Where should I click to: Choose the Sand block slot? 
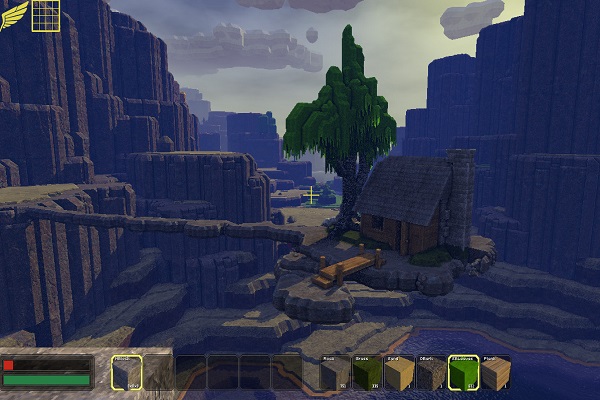coord(398,373)
